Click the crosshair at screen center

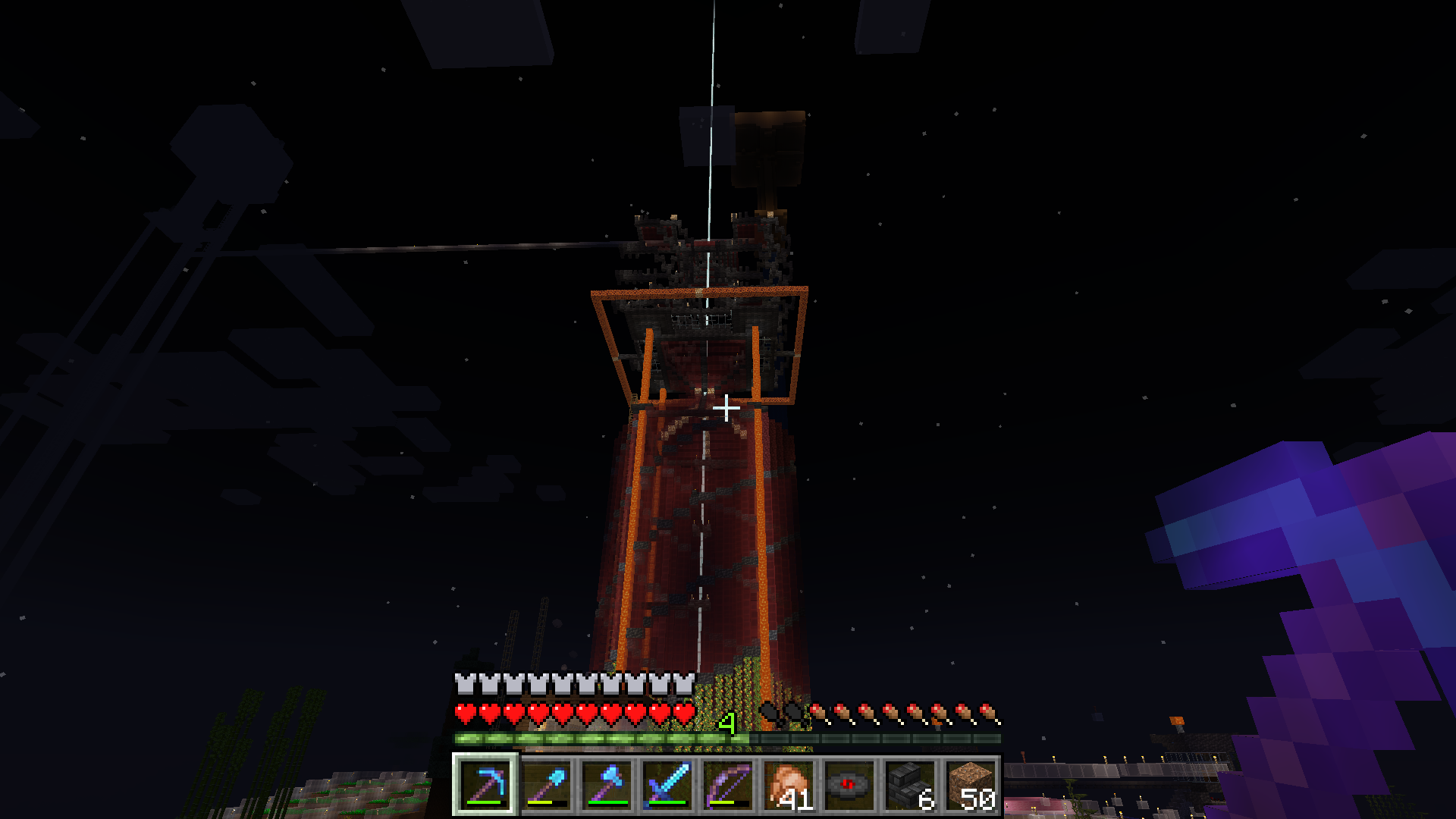pos(726,407)
